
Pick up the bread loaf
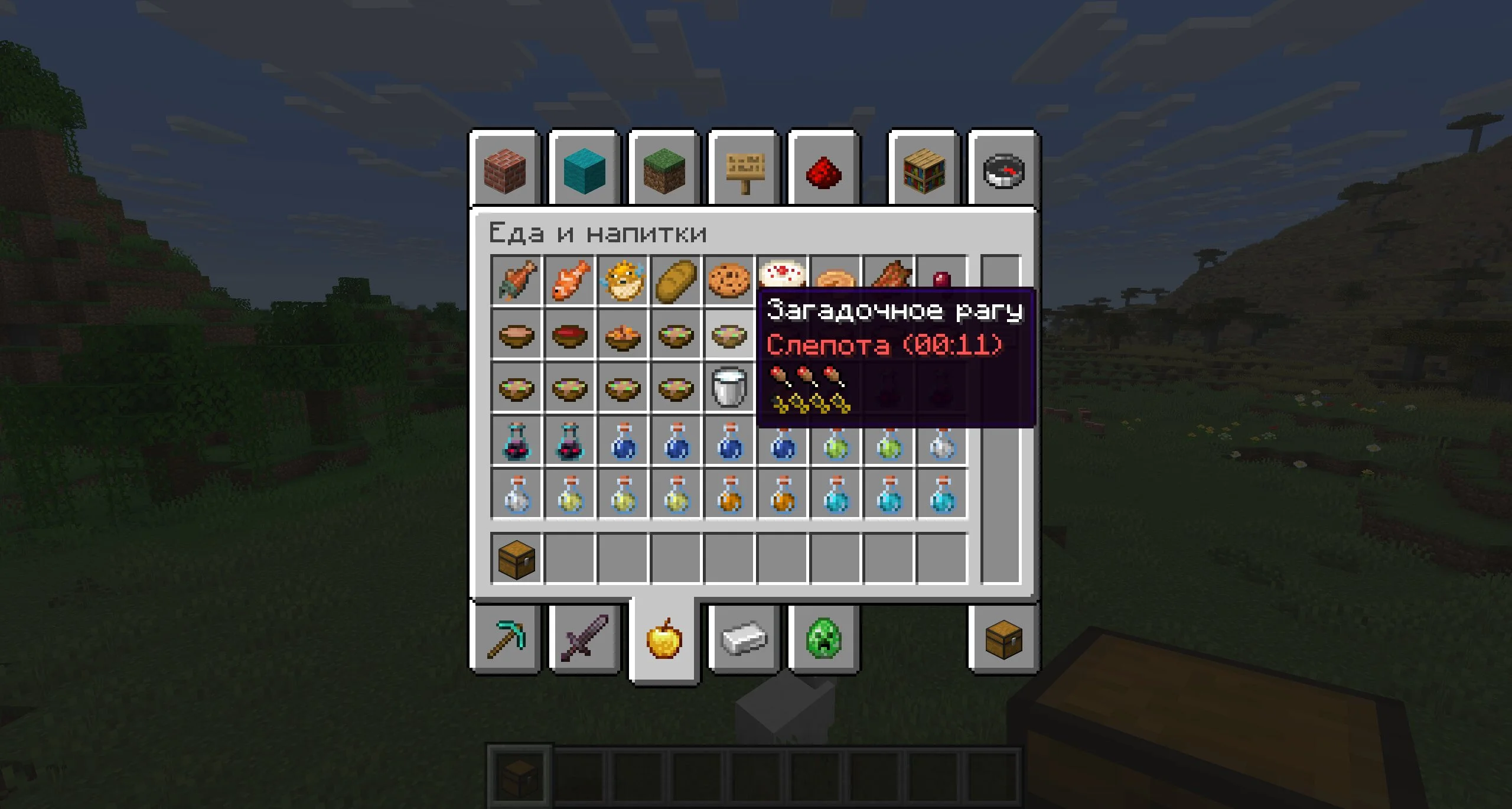click(x=676, y=281)
